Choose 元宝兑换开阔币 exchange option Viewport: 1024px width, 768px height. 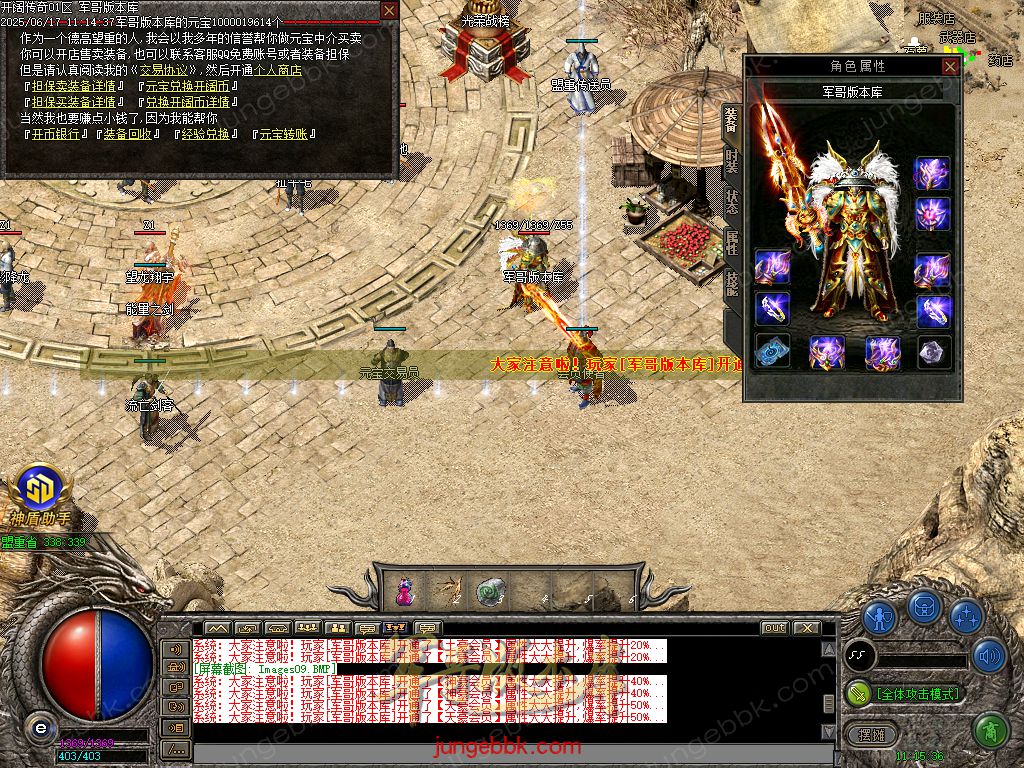(187, 86)
